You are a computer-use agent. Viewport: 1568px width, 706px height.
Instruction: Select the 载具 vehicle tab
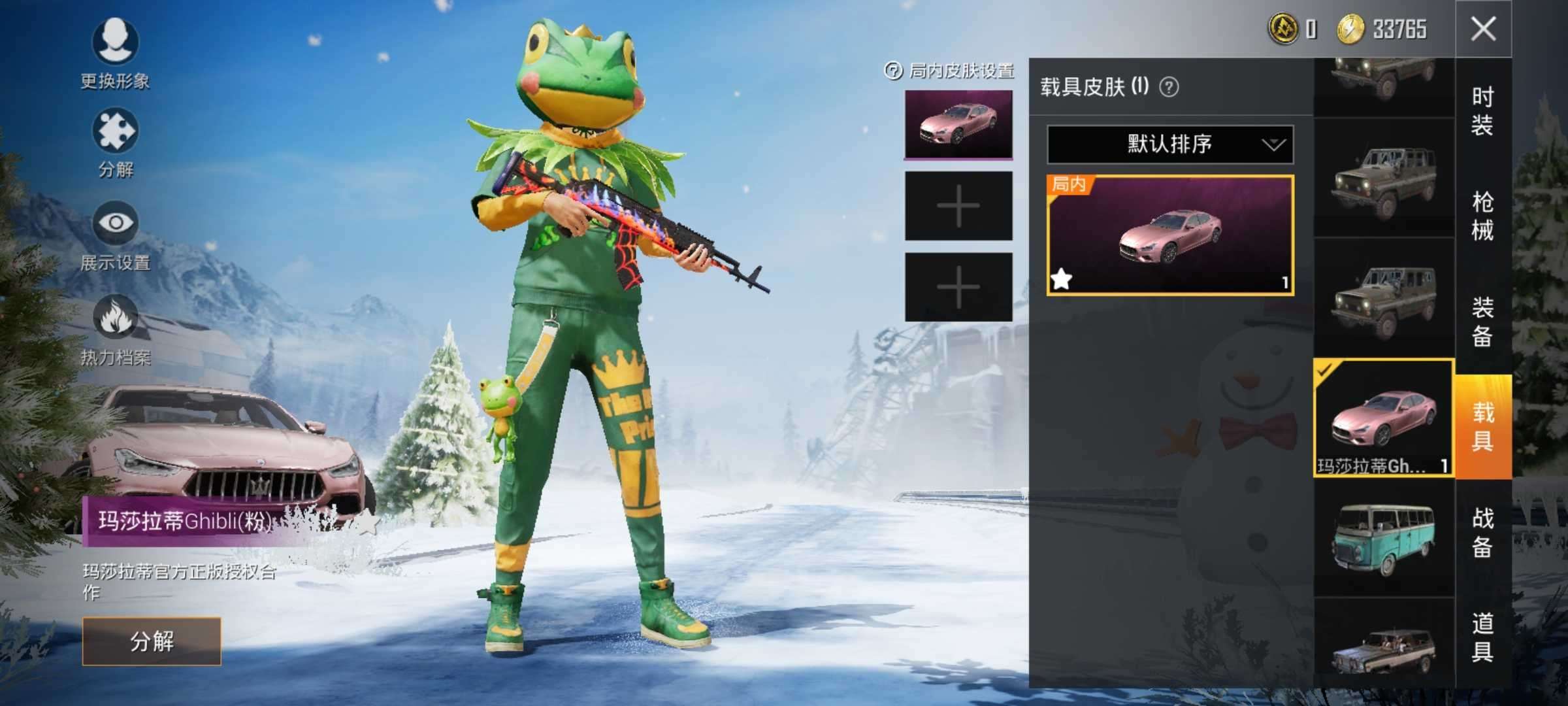tap(1482, 426)
